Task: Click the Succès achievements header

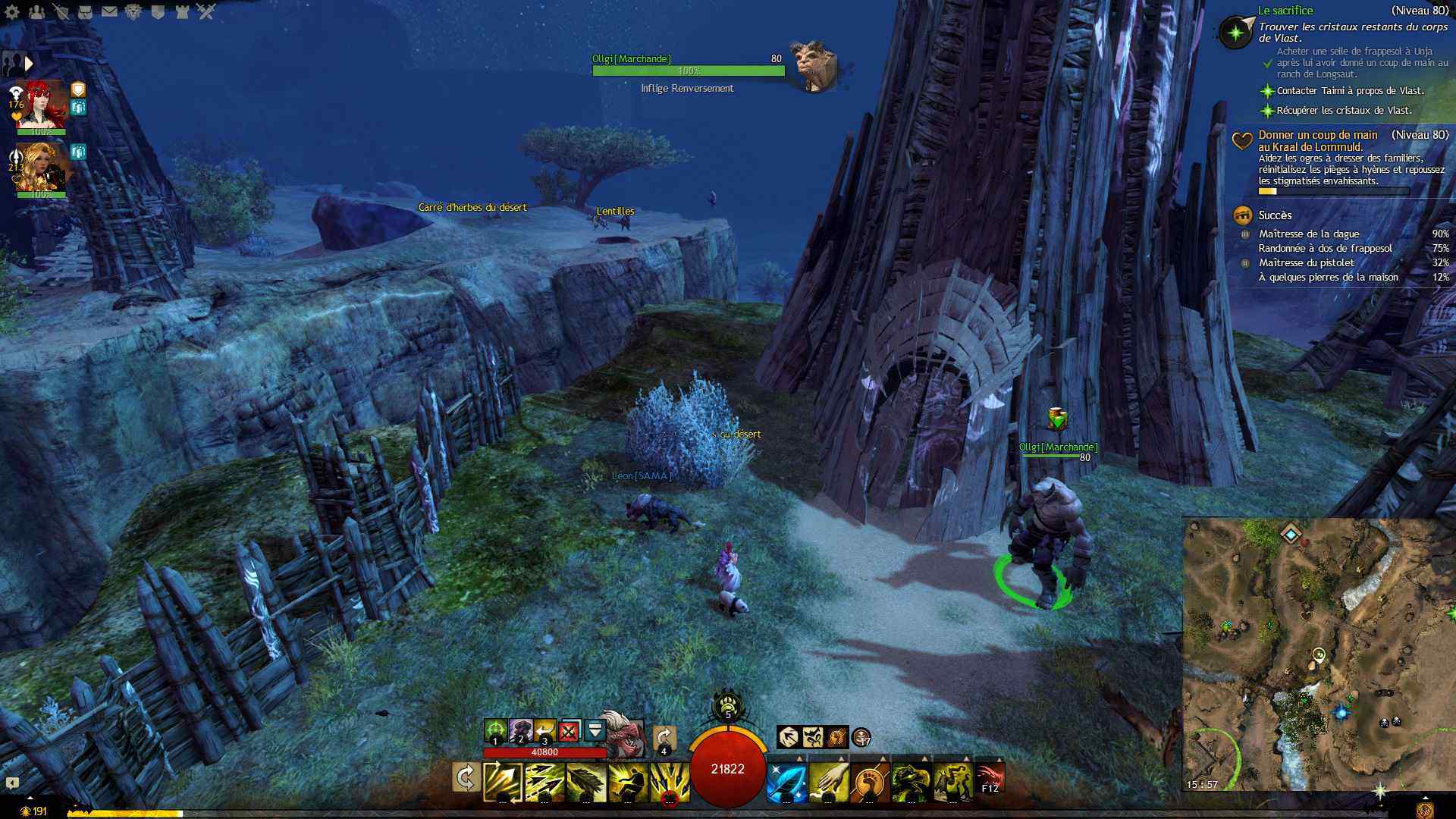Action: (1275, 215)
